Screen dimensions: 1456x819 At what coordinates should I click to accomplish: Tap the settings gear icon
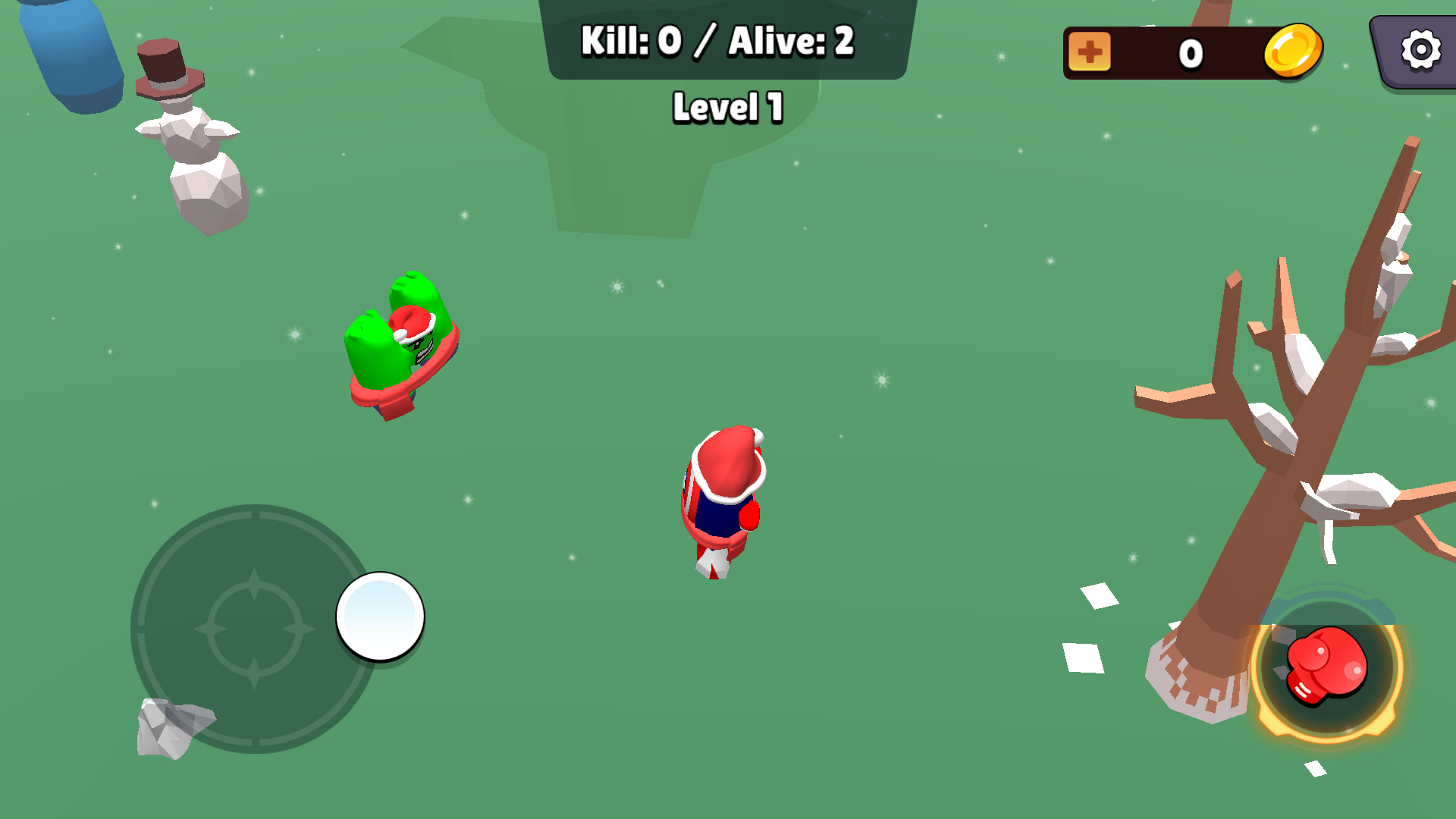1420,50
